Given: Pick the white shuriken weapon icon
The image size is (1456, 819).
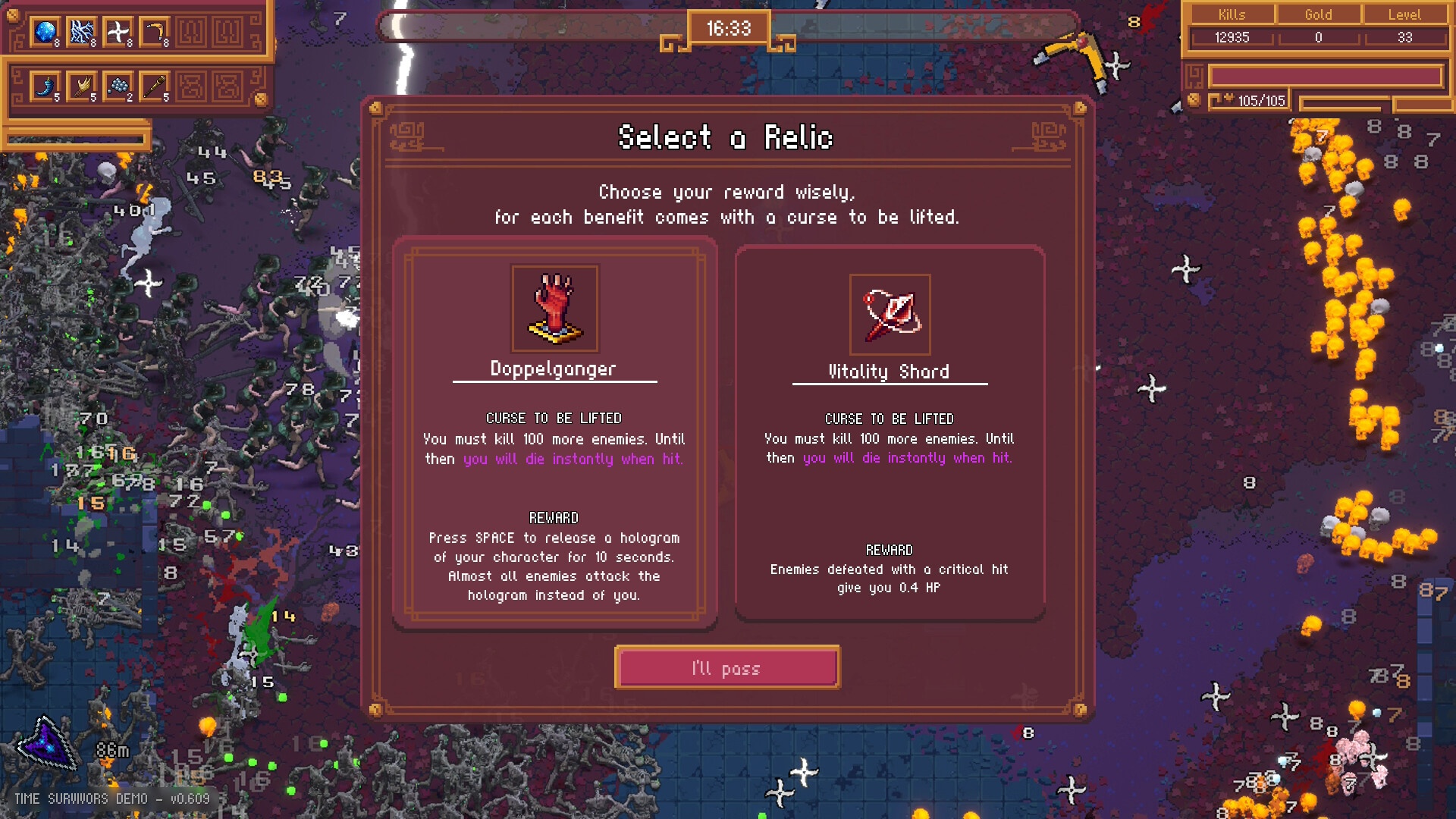Looking at the screenshot, I should click(x=118, y=33).
